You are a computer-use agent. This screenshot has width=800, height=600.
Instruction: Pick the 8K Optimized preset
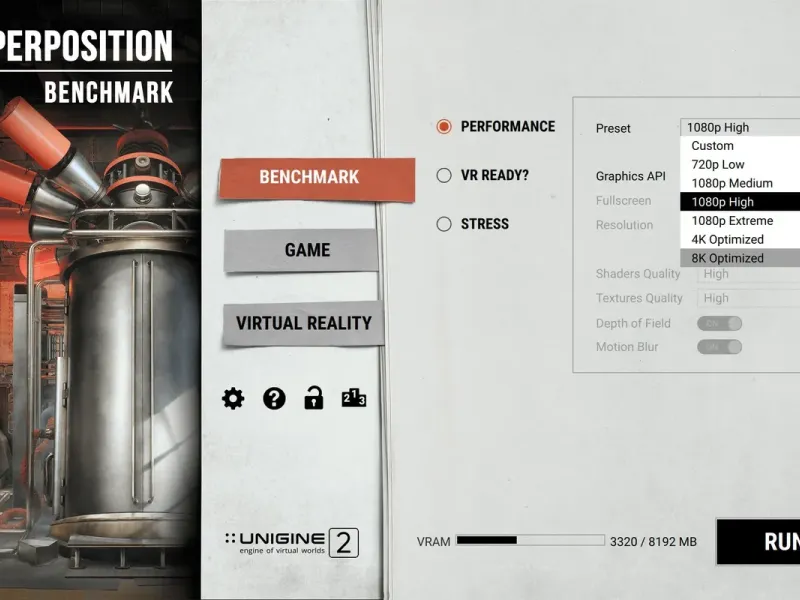740,258
